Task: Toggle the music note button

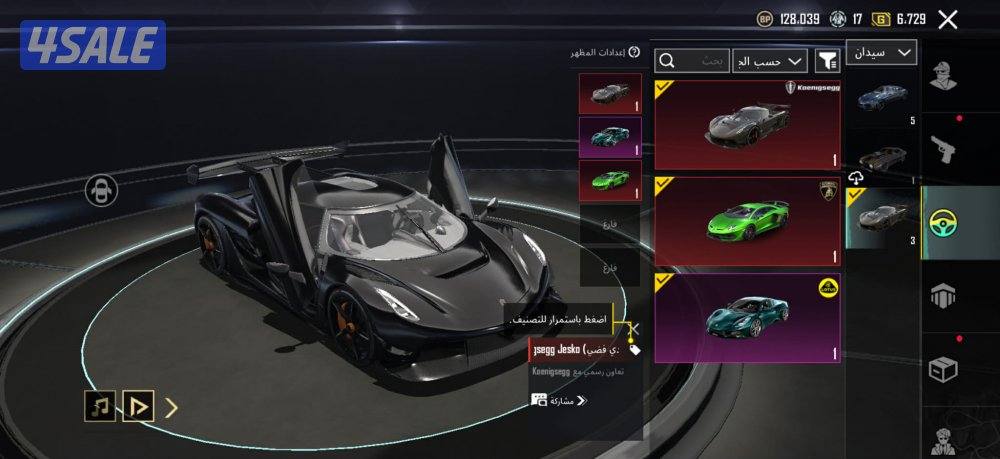Action: coord(99,406)
